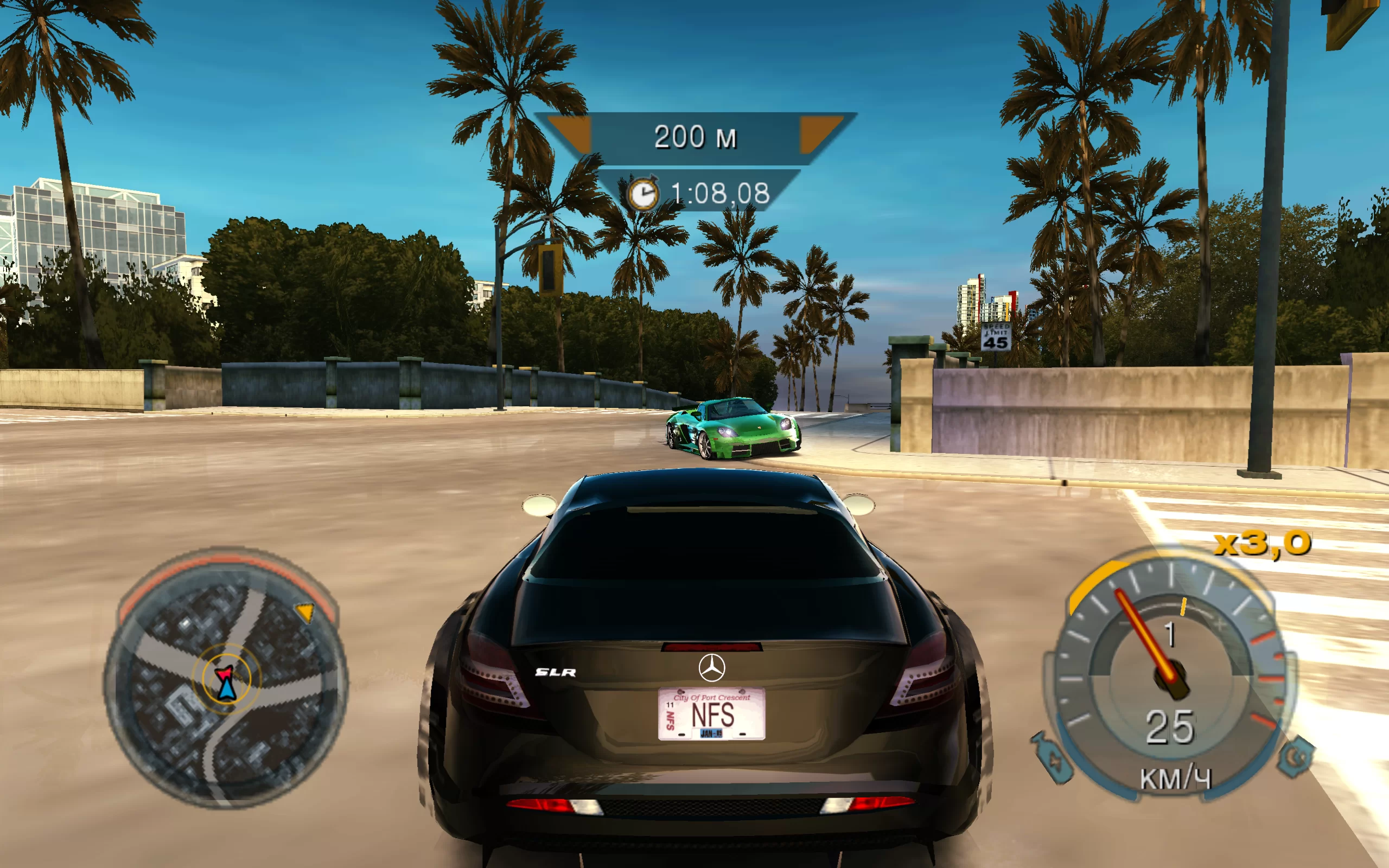Activate the speedbreaker swirl icon
The image size is (1389, 868).
click(1296, 757)
